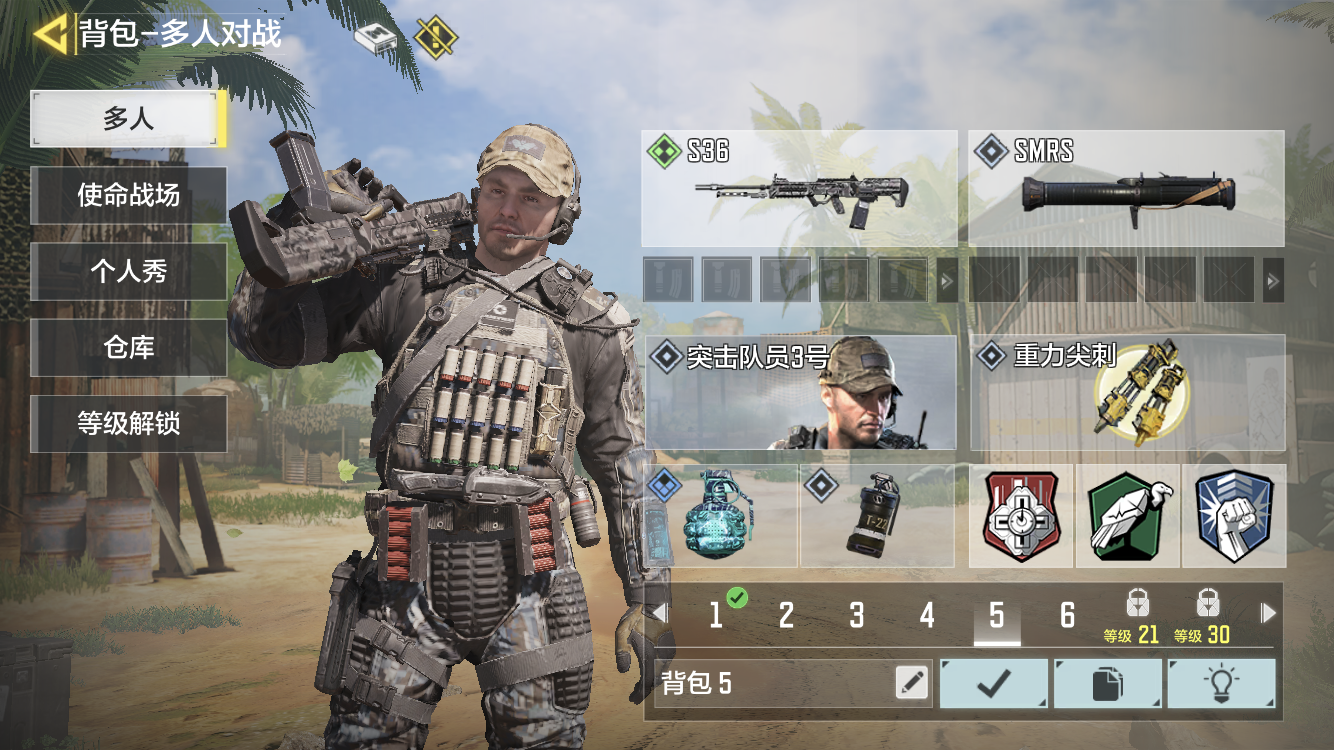Open the red perk badge slot
This screenshot has height=750, width=1334.
[1021, 516]
